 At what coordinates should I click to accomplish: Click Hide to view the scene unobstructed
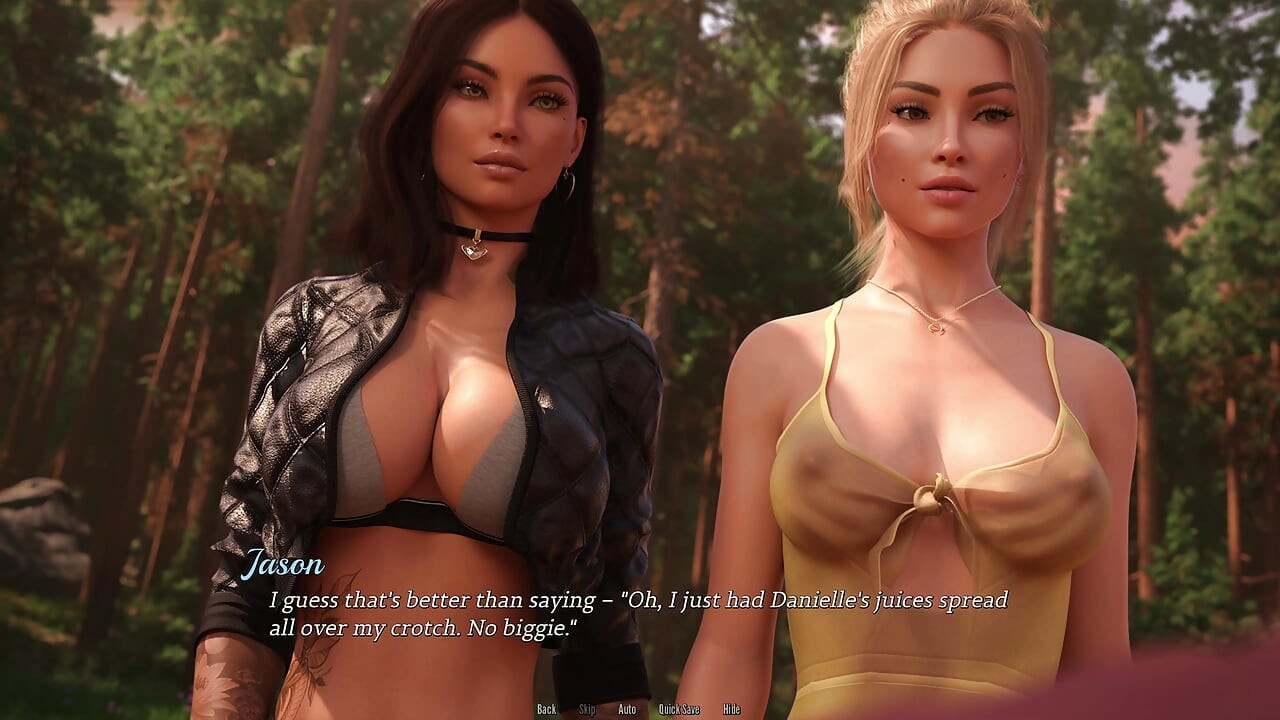click(x=731, y=709)
